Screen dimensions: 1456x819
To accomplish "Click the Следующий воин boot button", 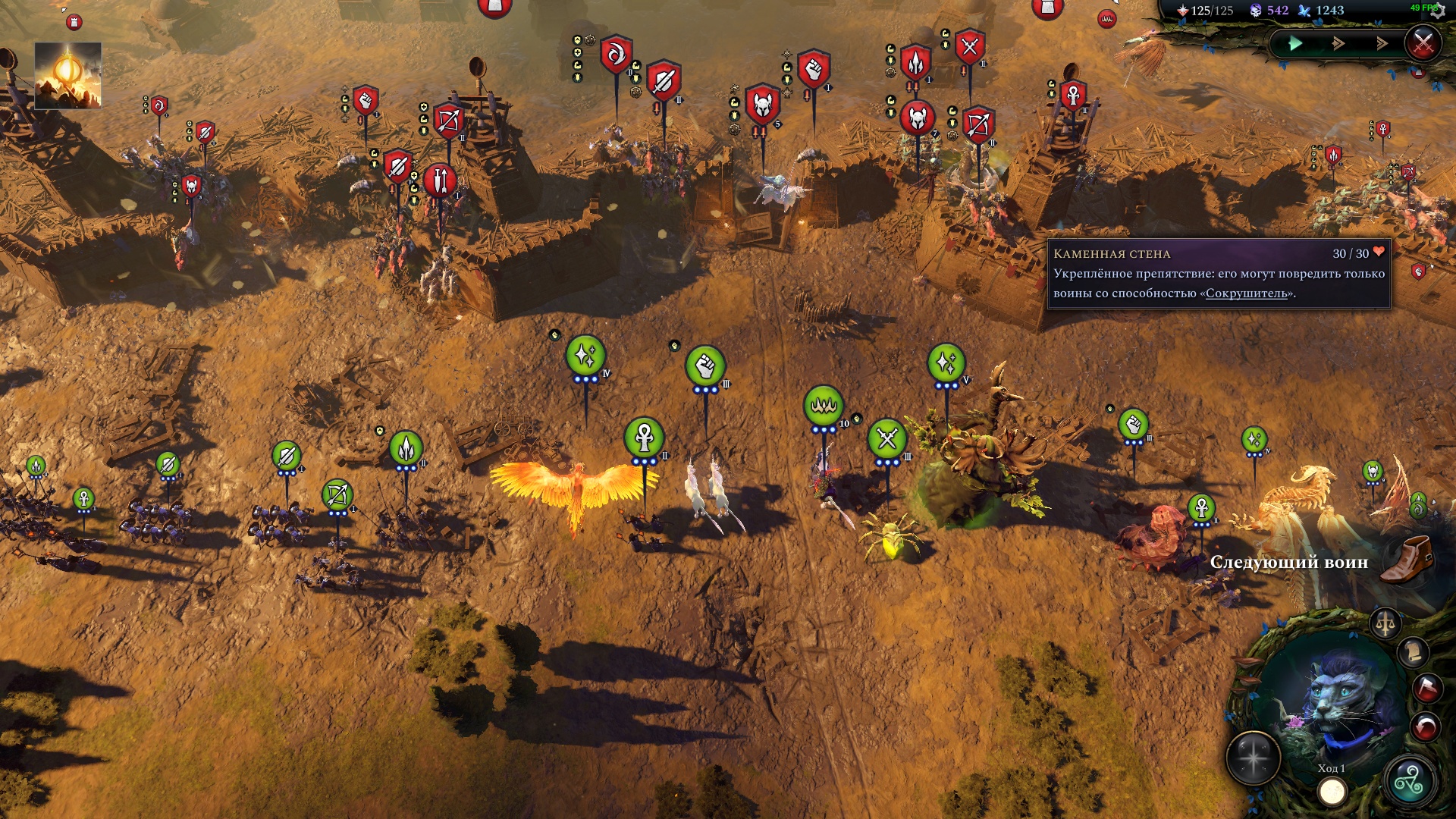I will coord(1407,560).
